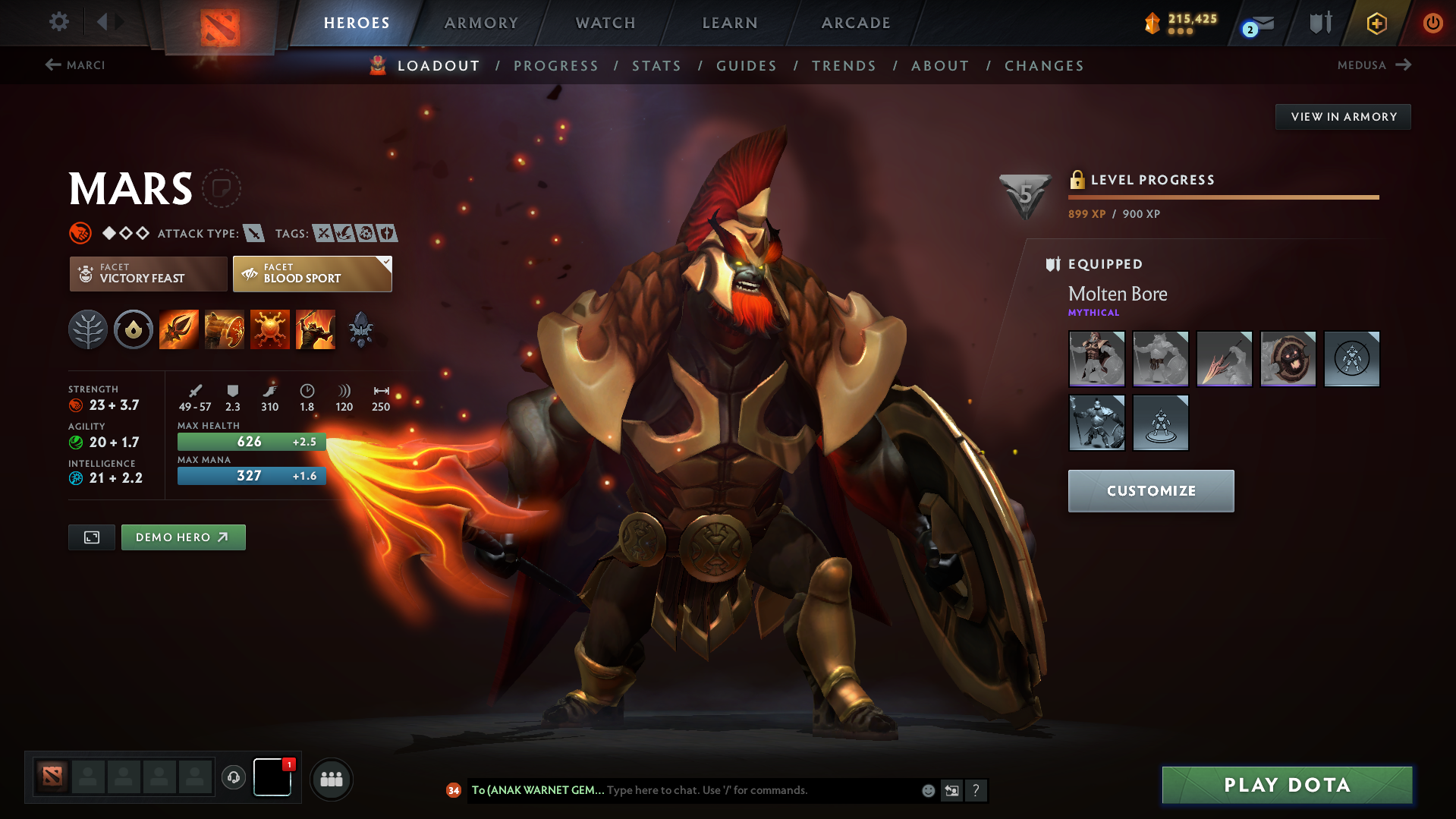Switch to the STATS tab
The image size is (1456, 819).
pos(656,66)
